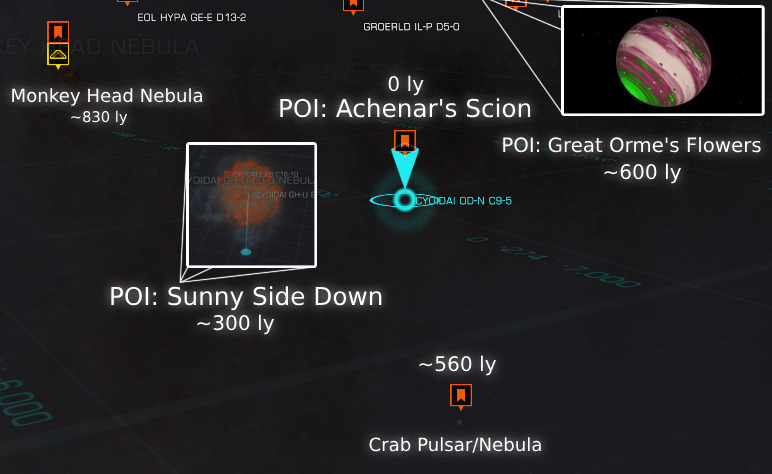Open the orange bookmark above Monkey Head Nebula
This screenshot has height=474, width=772.
[x=58, y=32]
